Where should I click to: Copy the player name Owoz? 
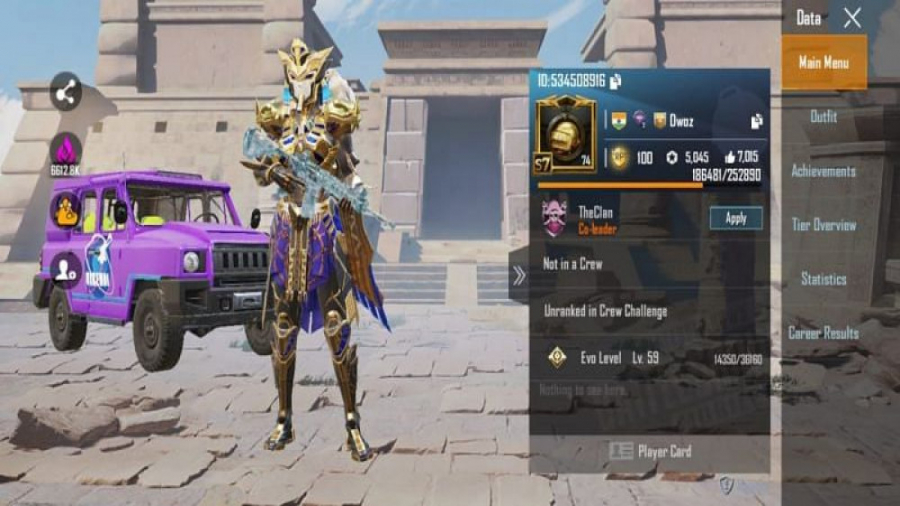(x=757, y=121)
